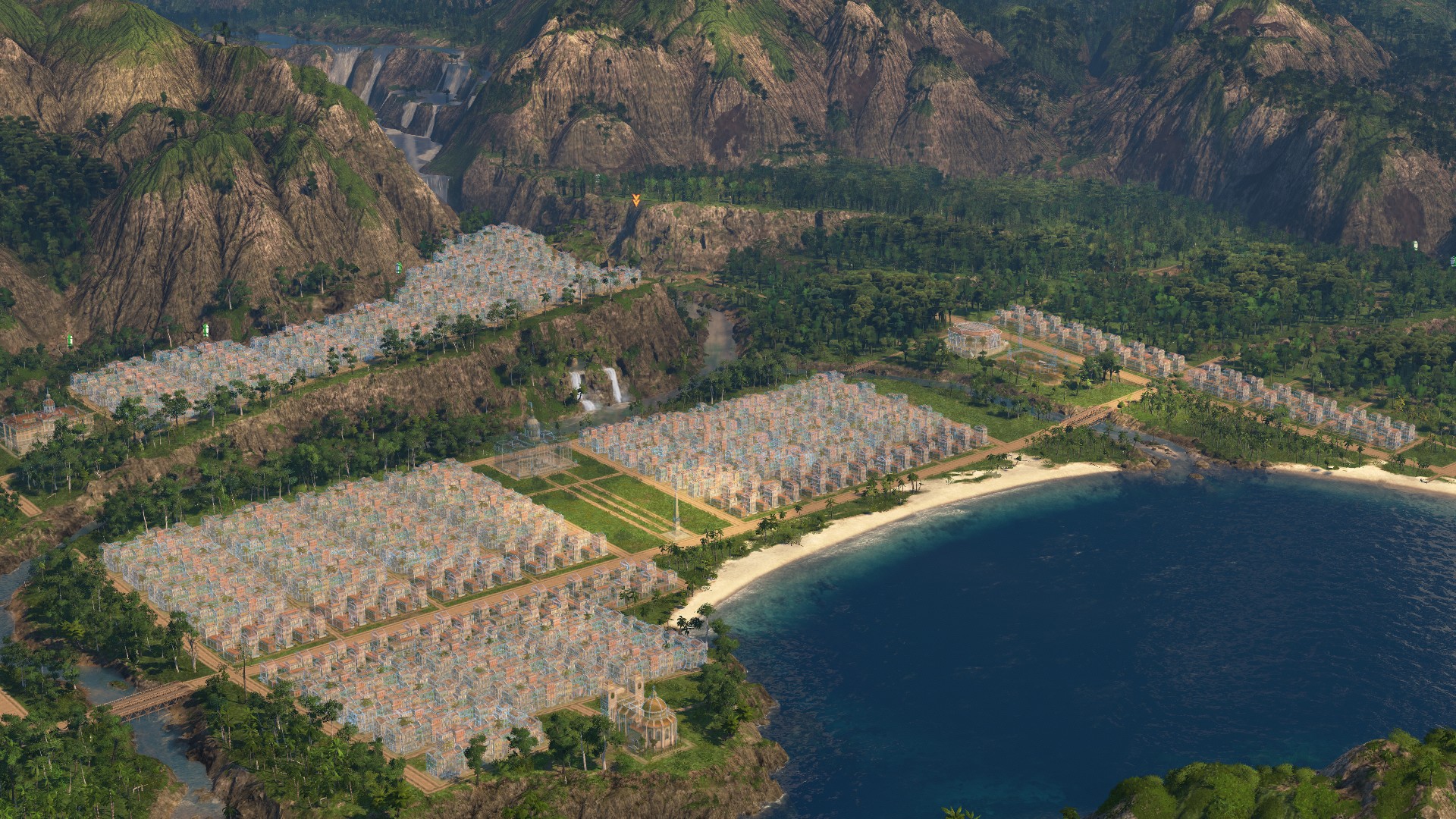1456x819 pixels.
Task: Click the orange double-chevron map marker
Action: 635,200
